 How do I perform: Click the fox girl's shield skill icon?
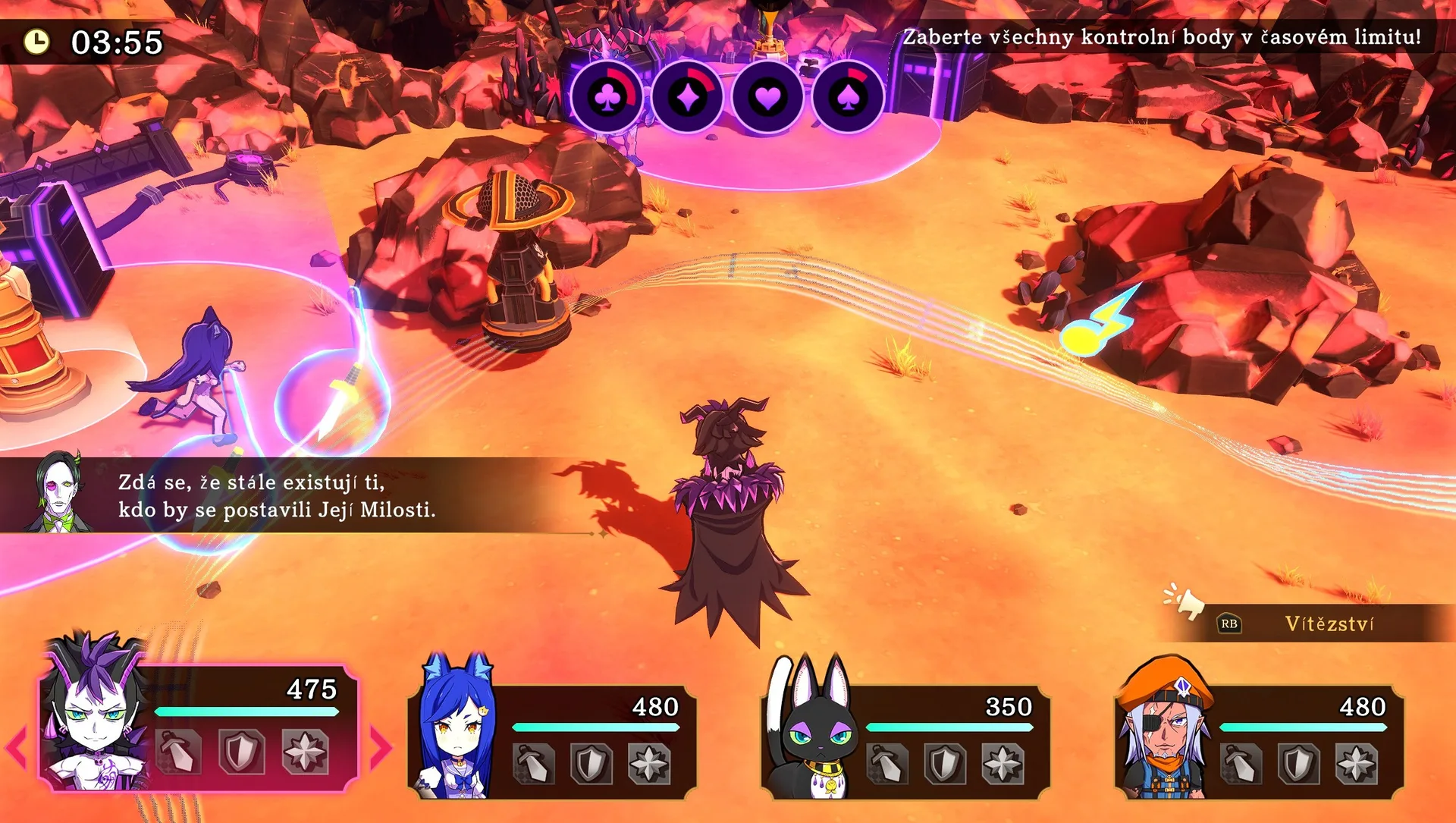(591, 763)
